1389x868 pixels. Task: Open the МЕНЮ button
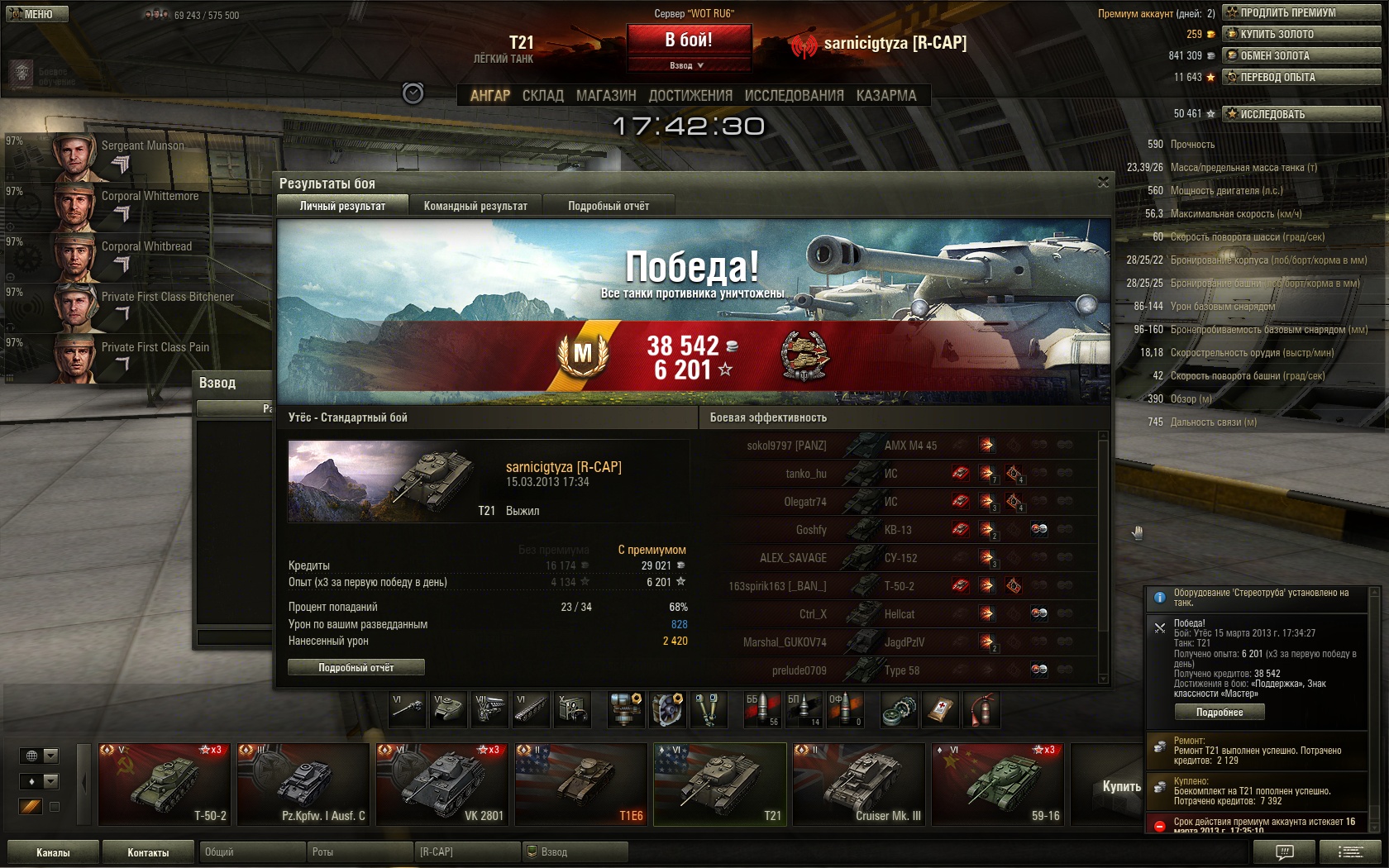click(36, 14)
